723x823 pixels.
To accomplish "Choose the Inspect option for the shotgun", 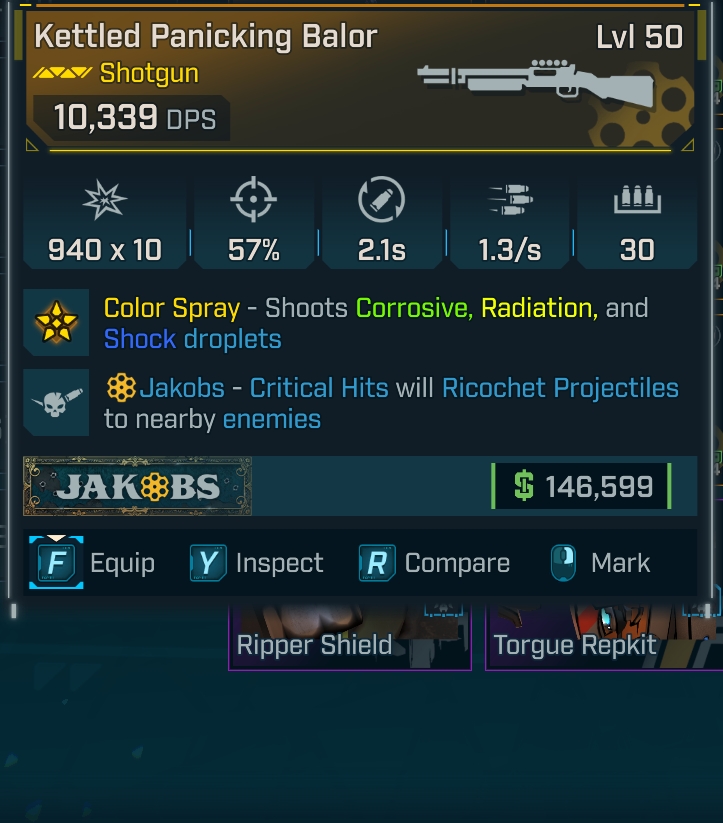I will 257,563.
